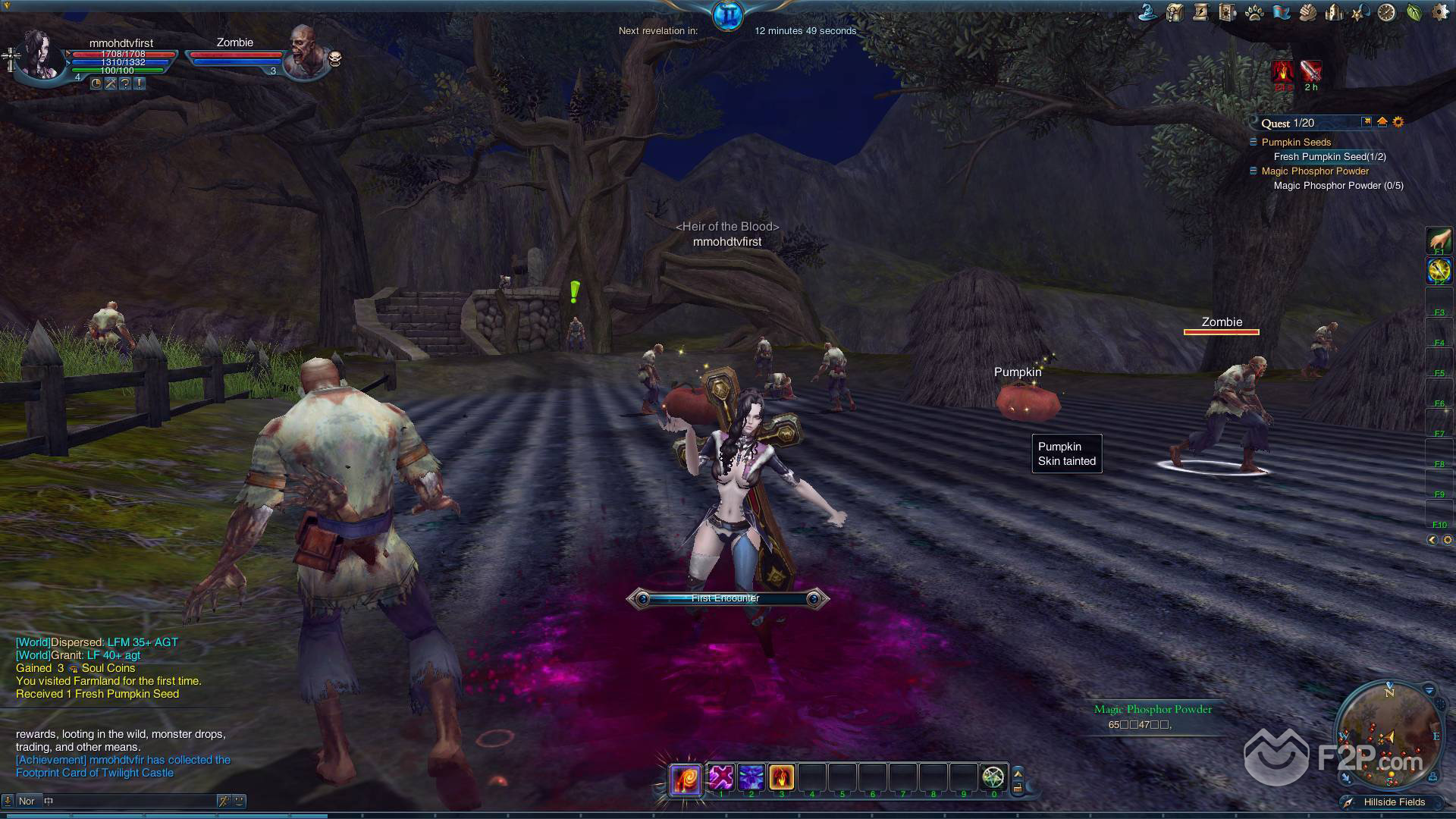This screenshot has height=819, width=1456.
Task: Open the gear system settings icon
Action: [x=1439, y=12]
